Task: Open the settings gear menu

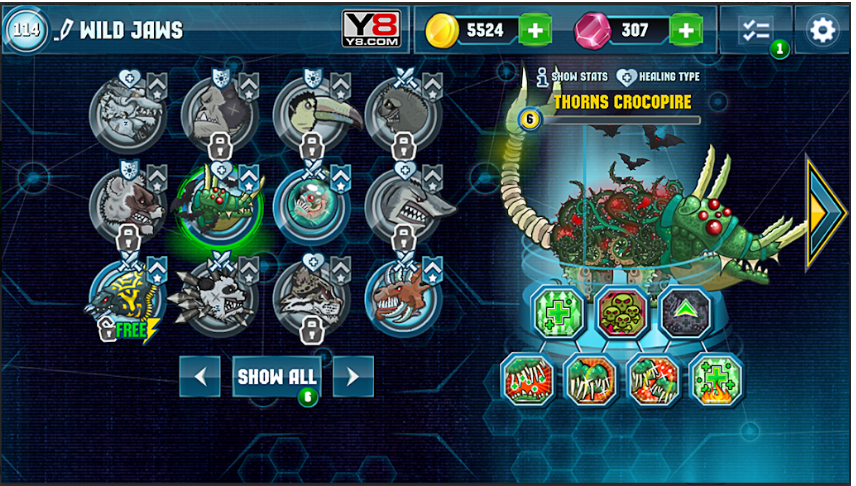Action: [822, 30]
